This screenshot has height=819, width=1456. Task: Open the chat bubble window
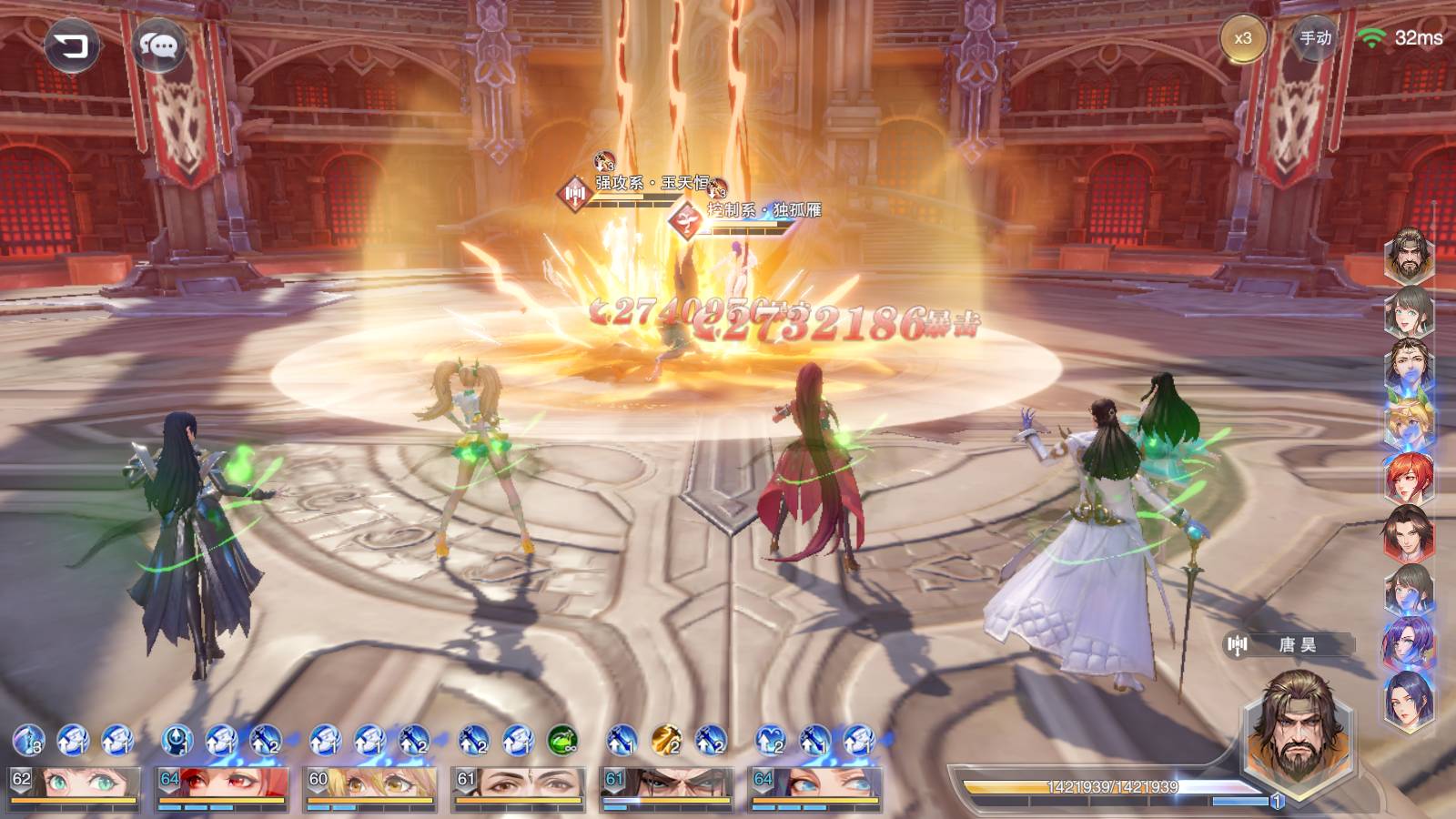[x=158, y=45]
